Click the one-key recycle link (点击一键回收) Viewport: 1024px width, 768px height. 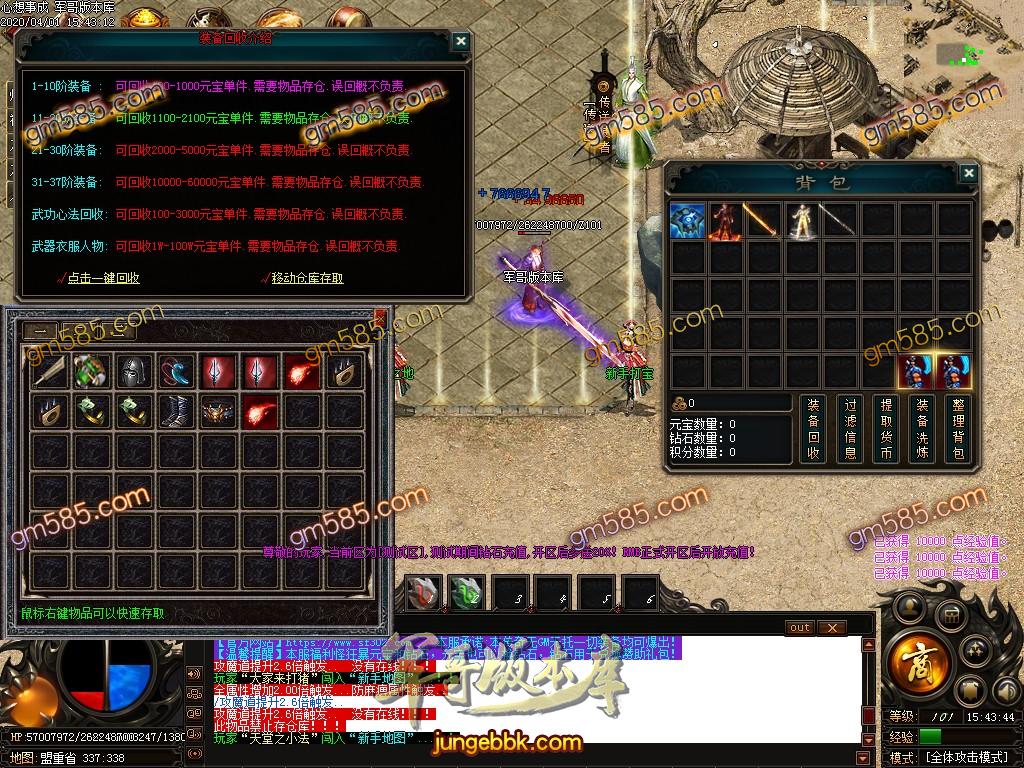tap(103, 278)
